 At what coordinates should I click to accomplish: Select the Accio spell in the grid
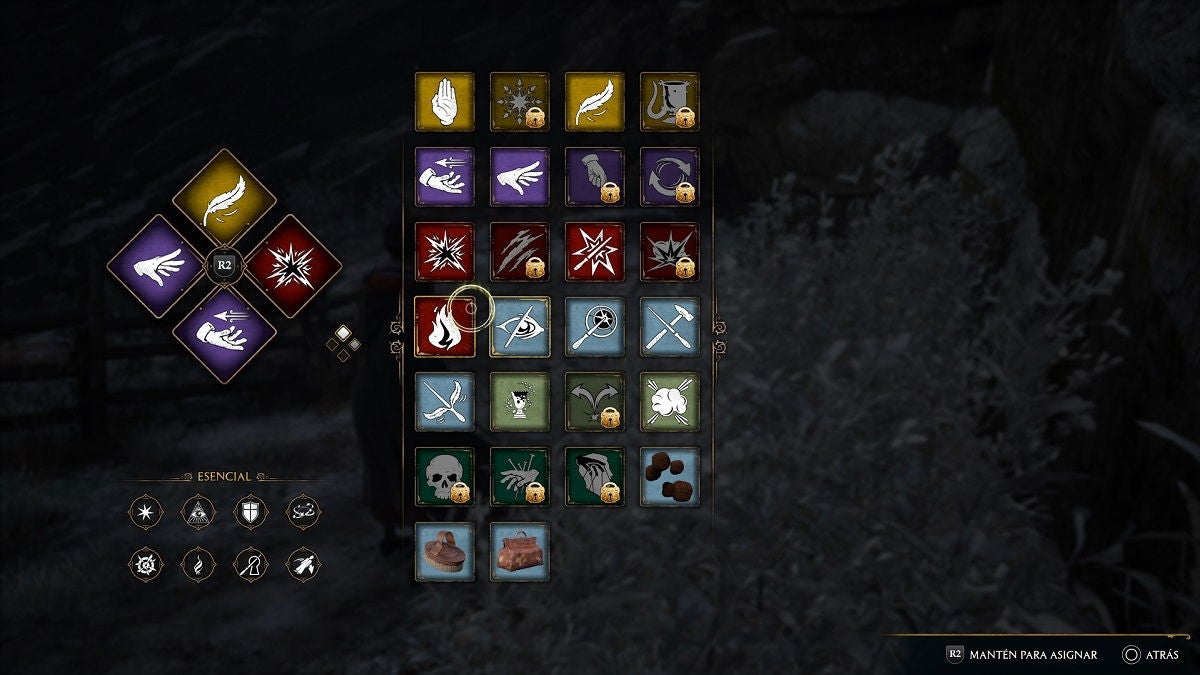point(444,177)
